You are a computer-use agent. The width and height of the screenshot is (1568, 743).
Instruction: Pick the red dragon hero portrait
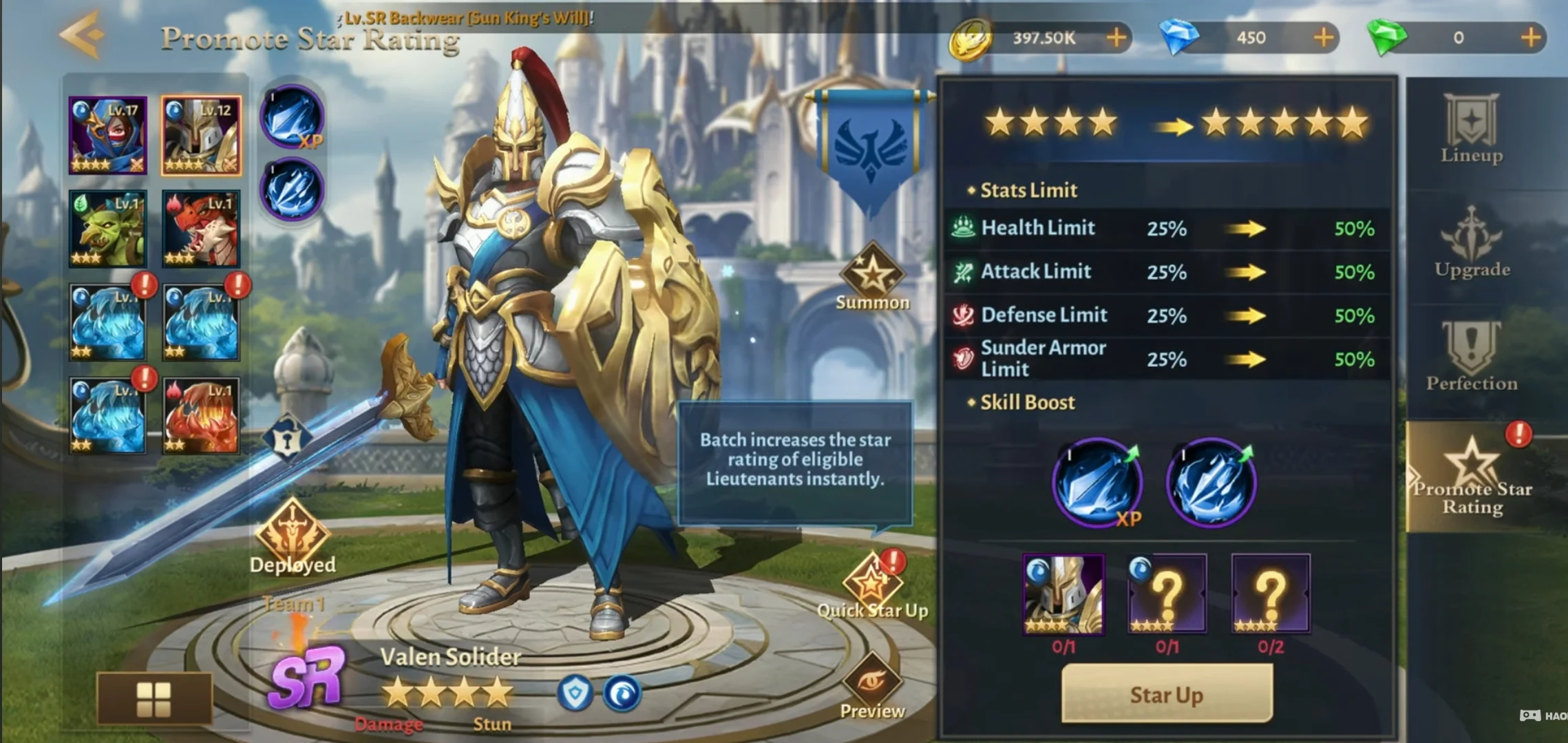[201, 229]
